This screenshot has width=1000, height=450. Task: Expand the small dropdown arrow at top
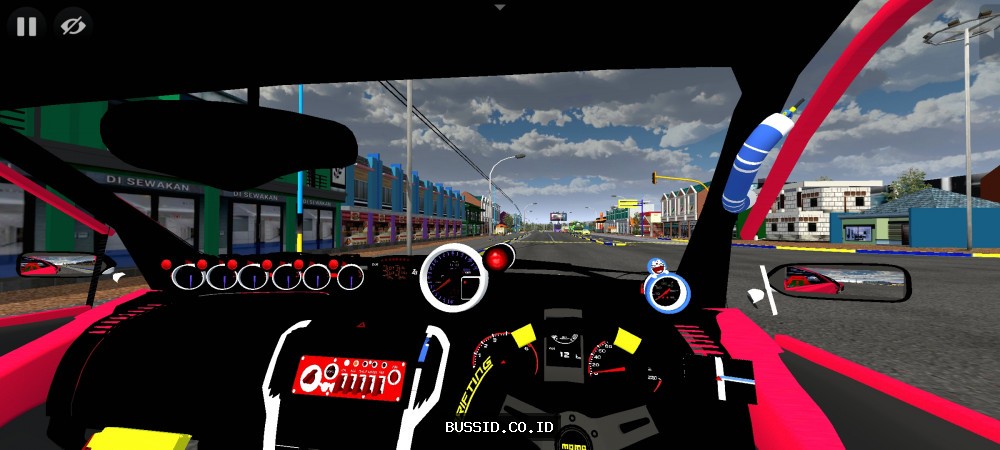500,6
